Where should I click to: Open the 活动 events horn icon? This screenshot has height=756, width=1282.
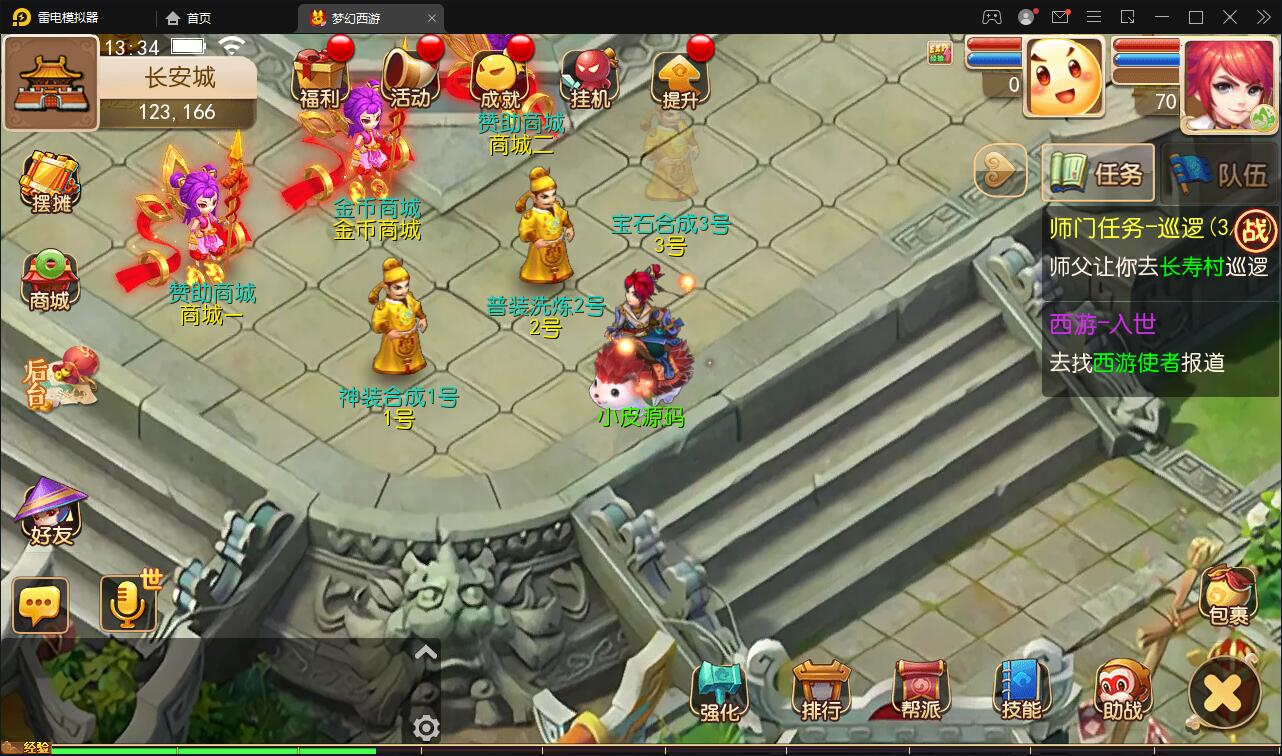[410, 77]
